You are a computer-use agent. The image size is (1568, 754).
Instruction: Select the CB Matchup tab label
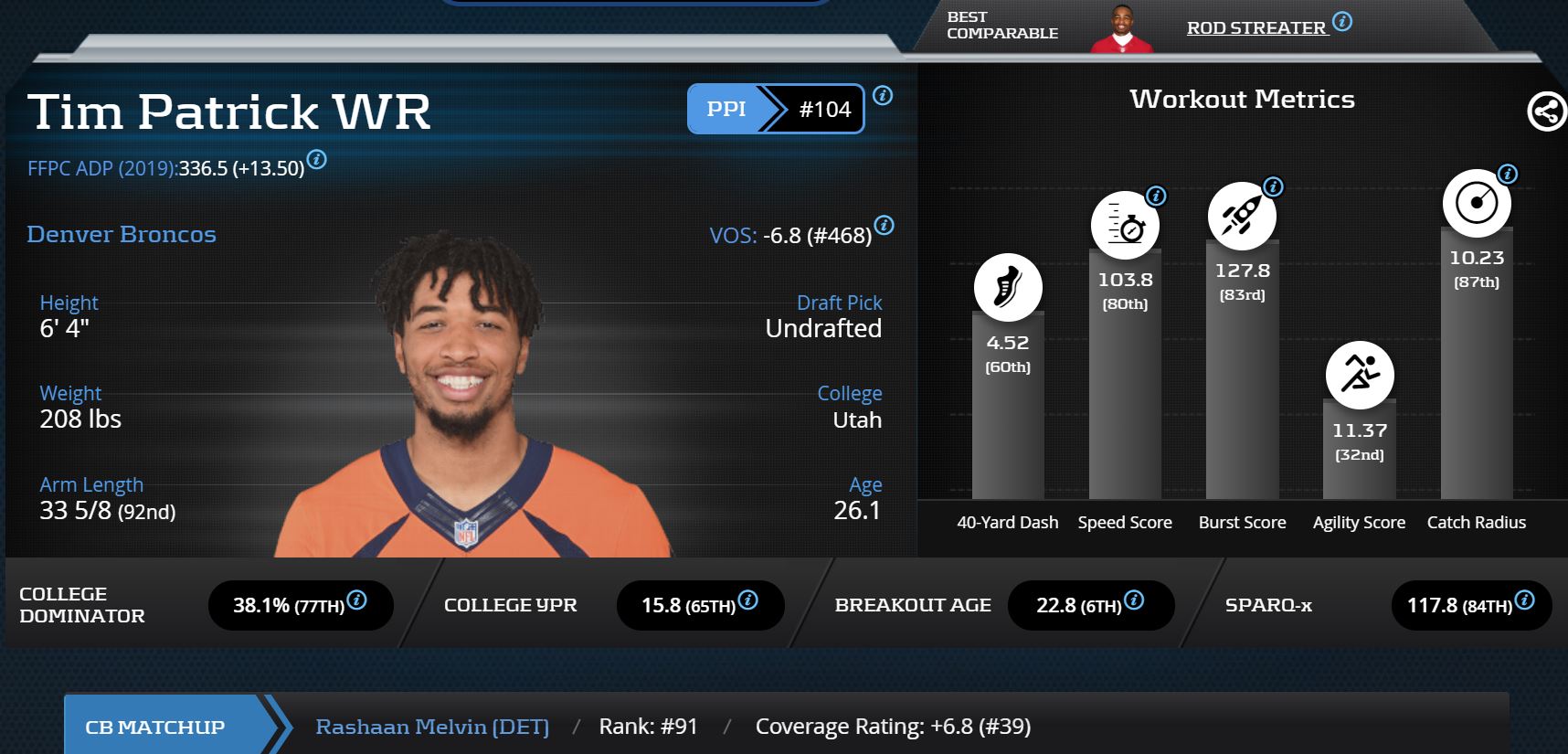(x=155, y=727)
